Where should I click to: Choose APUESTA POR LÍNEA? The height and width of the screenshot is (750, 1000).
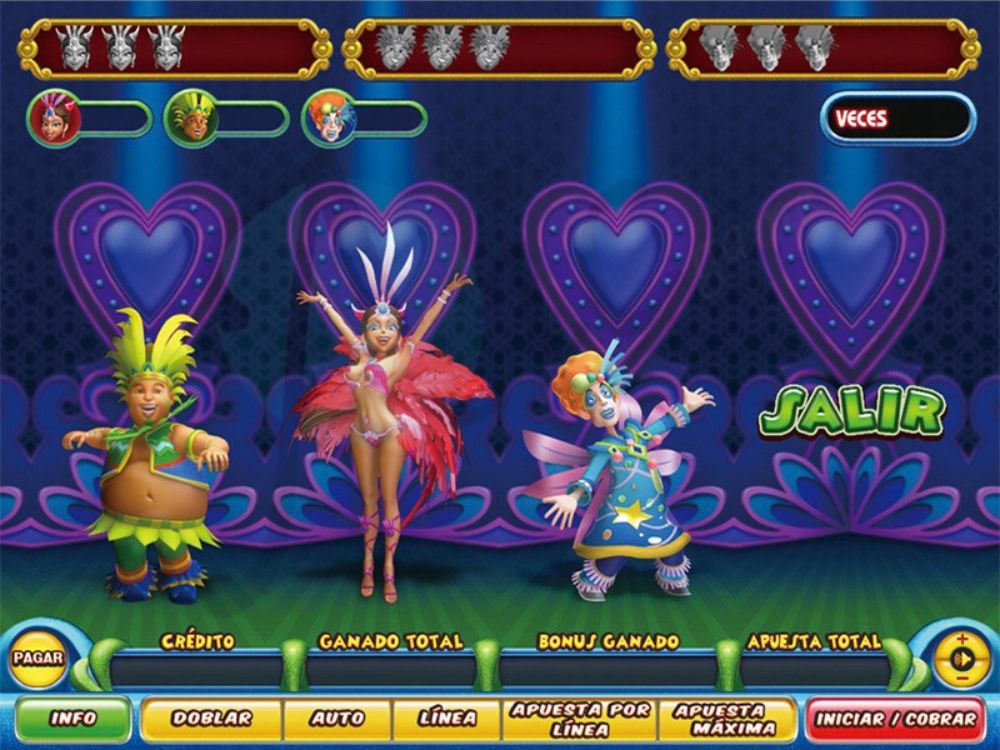point(580,718)
